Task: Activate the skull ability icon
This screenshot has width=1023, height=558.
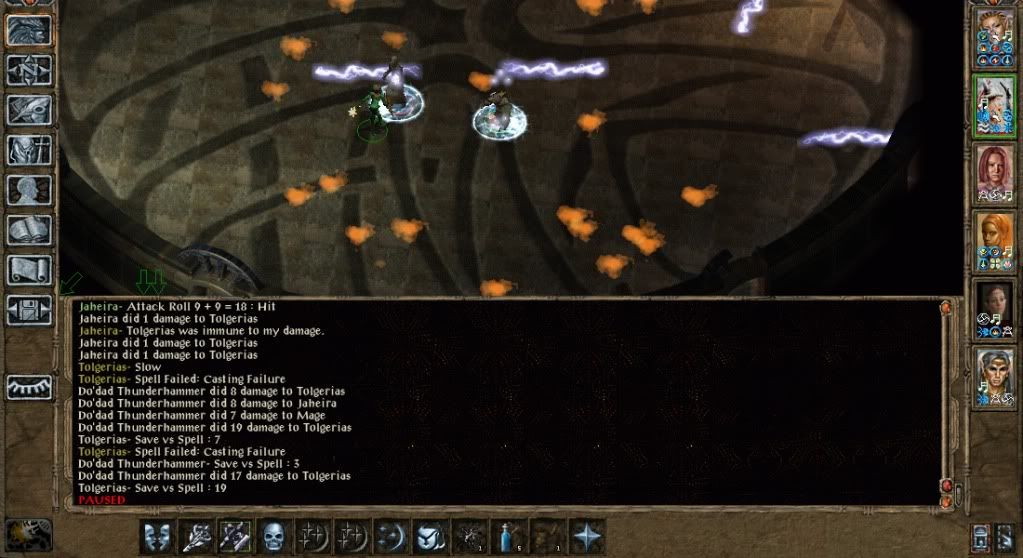Action: pyautogui.click(x=275, y=536)
